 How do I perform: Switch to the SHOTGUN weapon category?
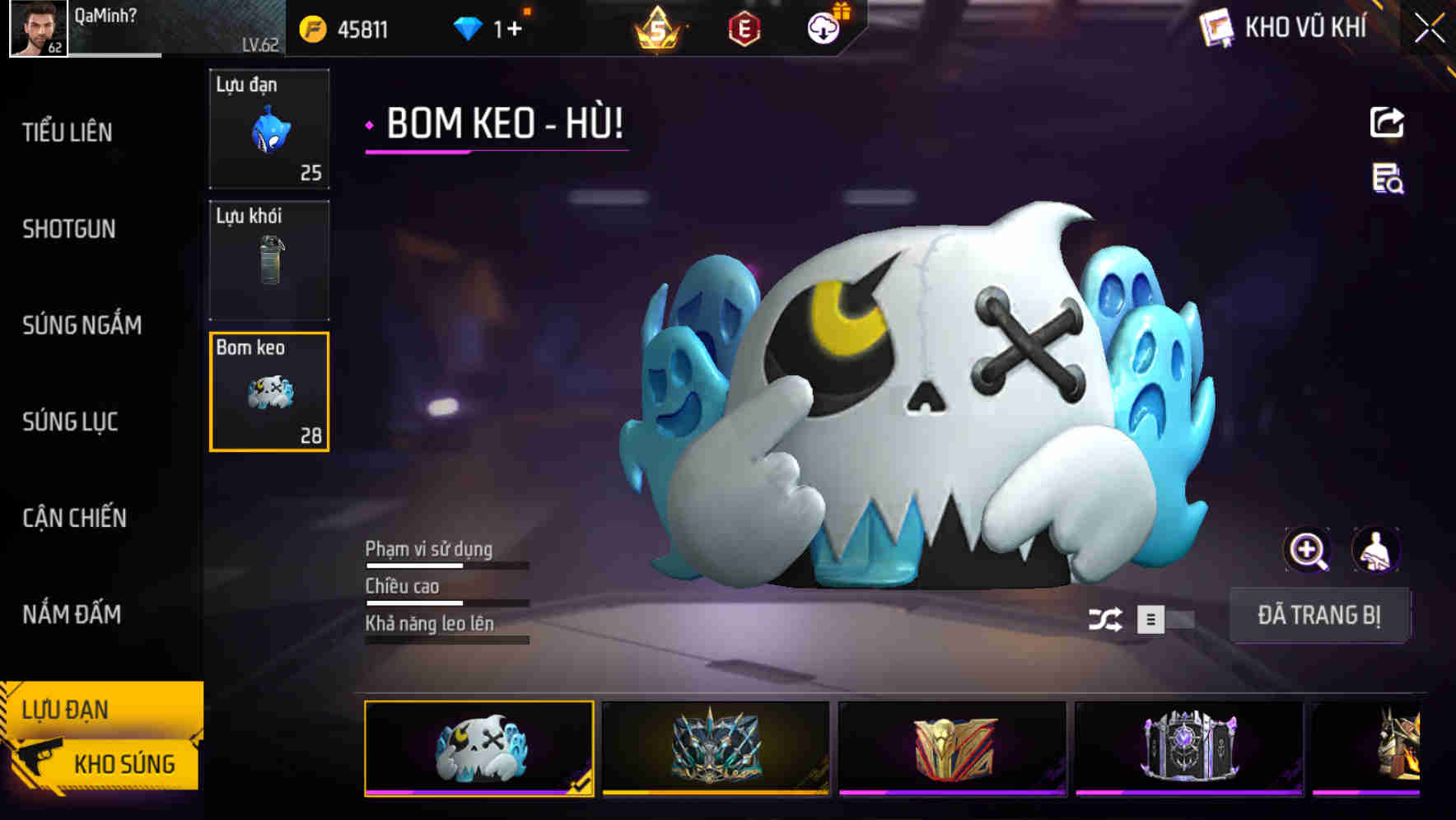point(69,229)
